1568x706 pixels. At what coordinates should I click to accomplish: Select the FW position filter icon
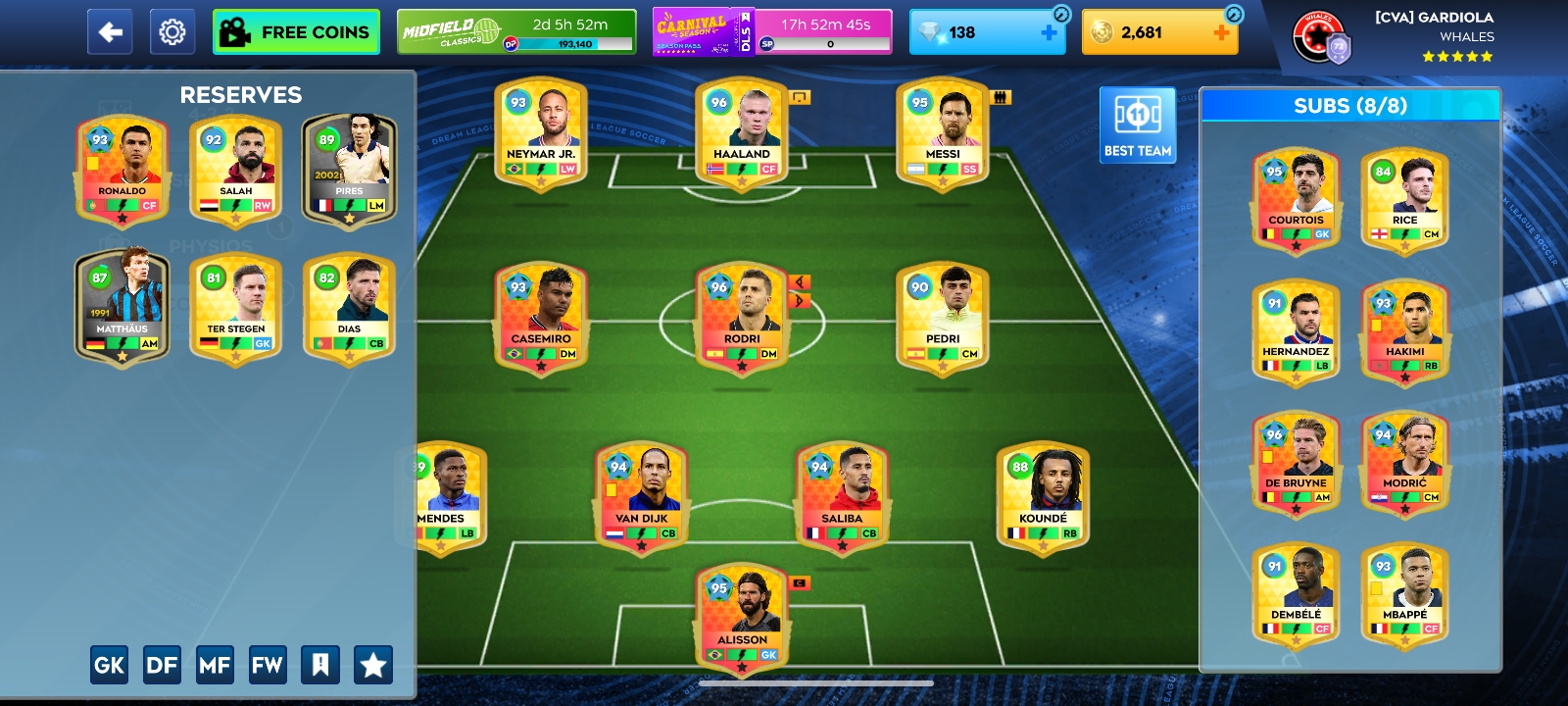(269, 664)
